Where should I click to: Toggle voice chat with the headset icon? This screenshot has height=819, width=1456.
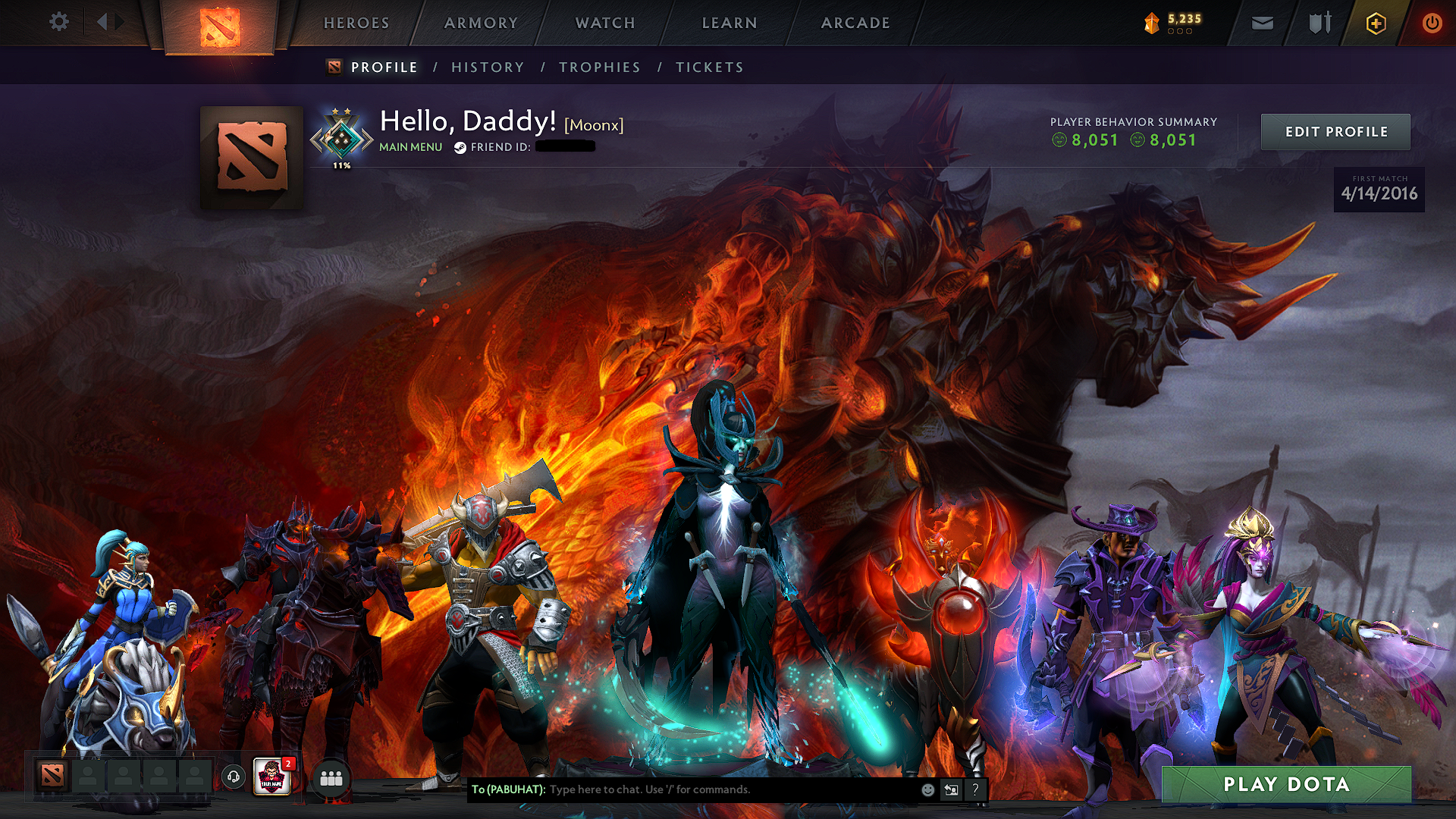coord(234,777)
